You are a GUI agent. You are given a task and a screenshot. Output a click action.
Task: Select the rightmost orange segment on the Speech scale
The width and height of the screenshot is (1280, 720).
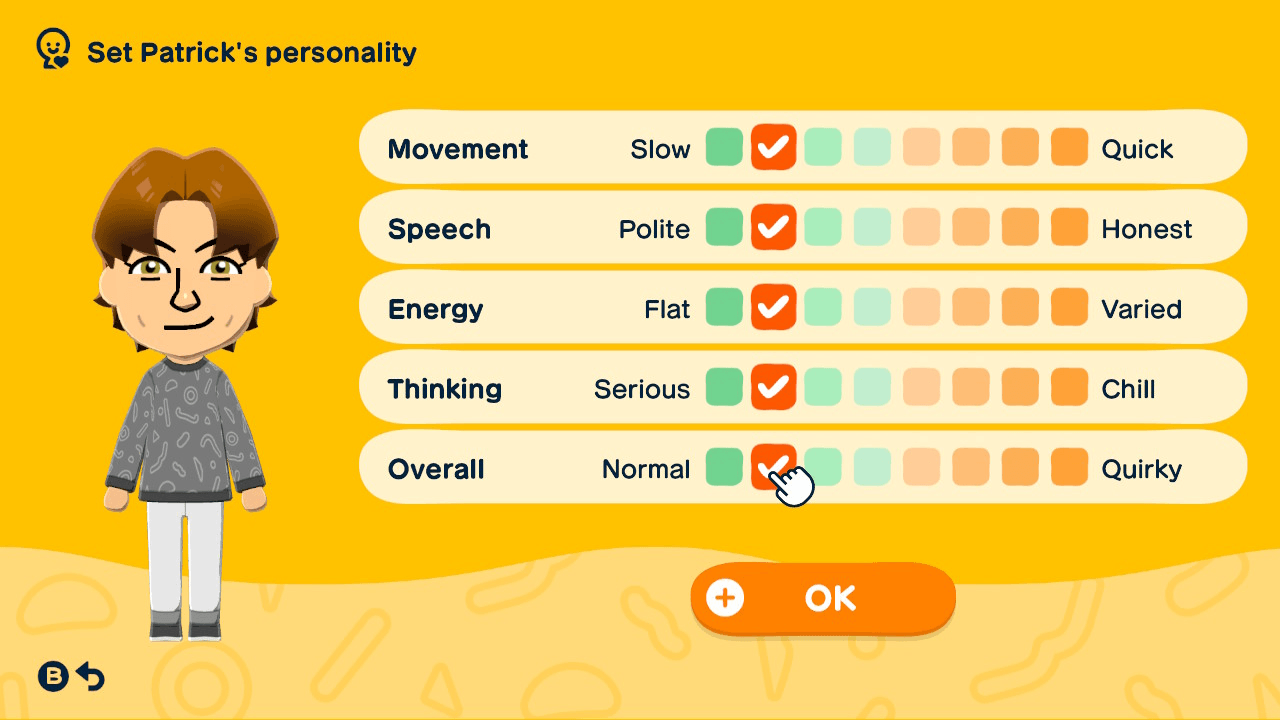tap(1068, 228)
